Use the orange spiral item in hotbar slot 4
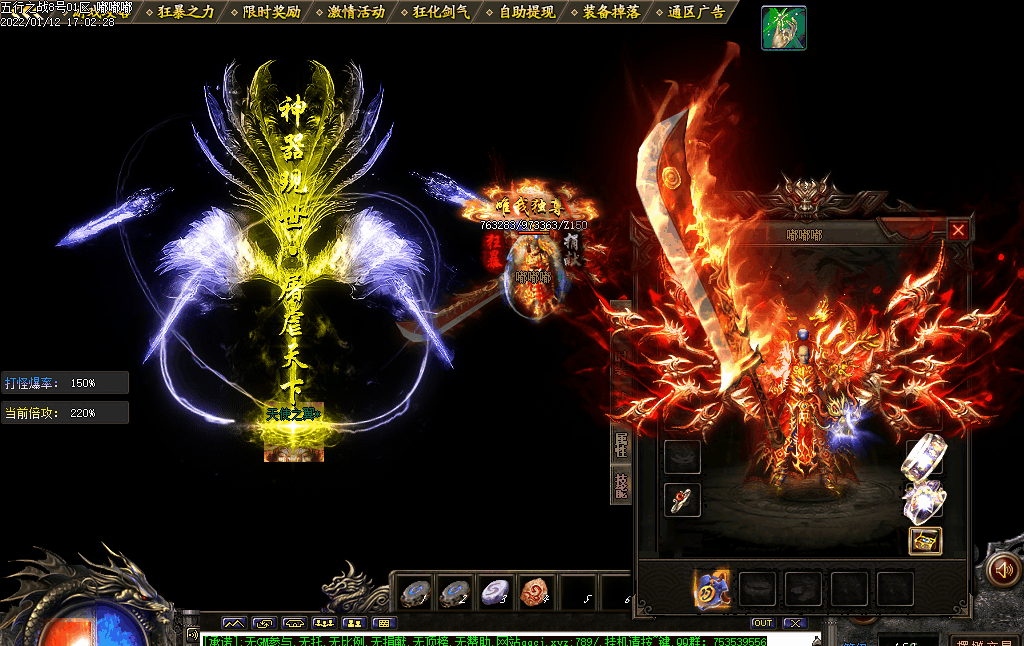 pos(536,592)
